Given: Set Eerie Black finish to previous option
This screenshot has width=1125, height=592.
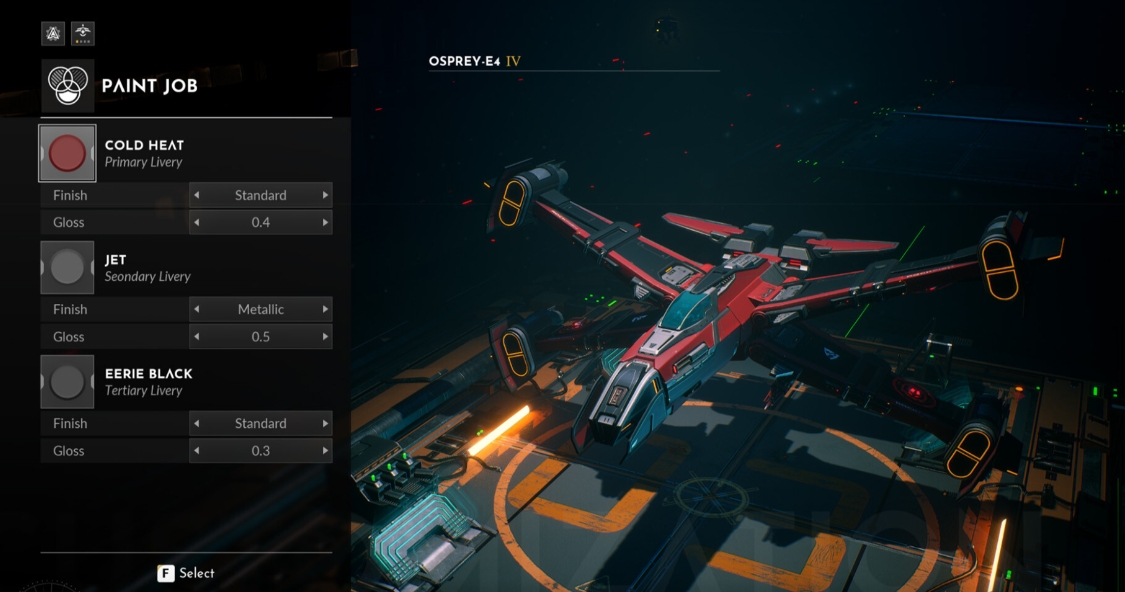Looking at the screenshot, I should [x=196, y=423].
